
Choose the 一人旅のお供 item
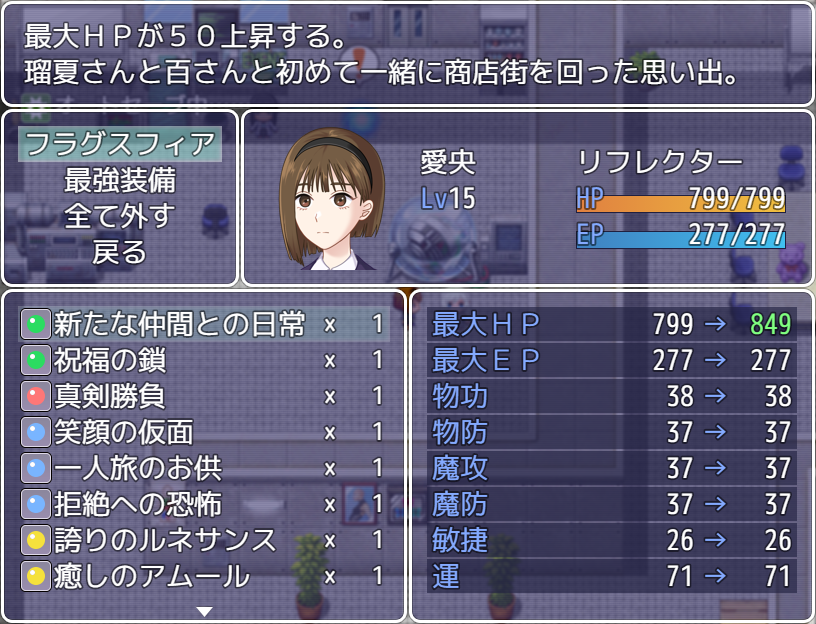click(x=204, y=468)
